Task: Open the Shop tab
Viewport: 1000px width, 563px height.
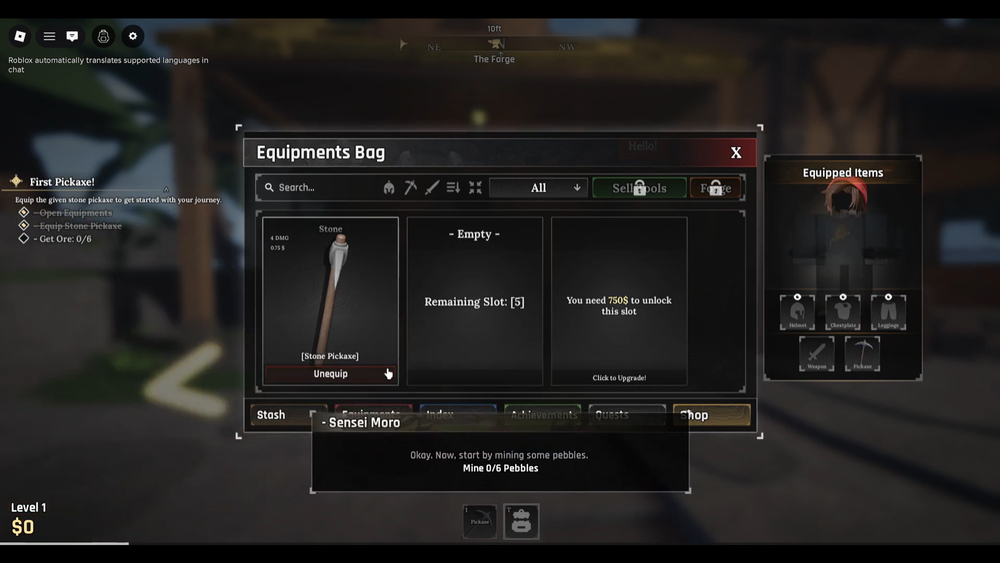Action: pos(711,415)
